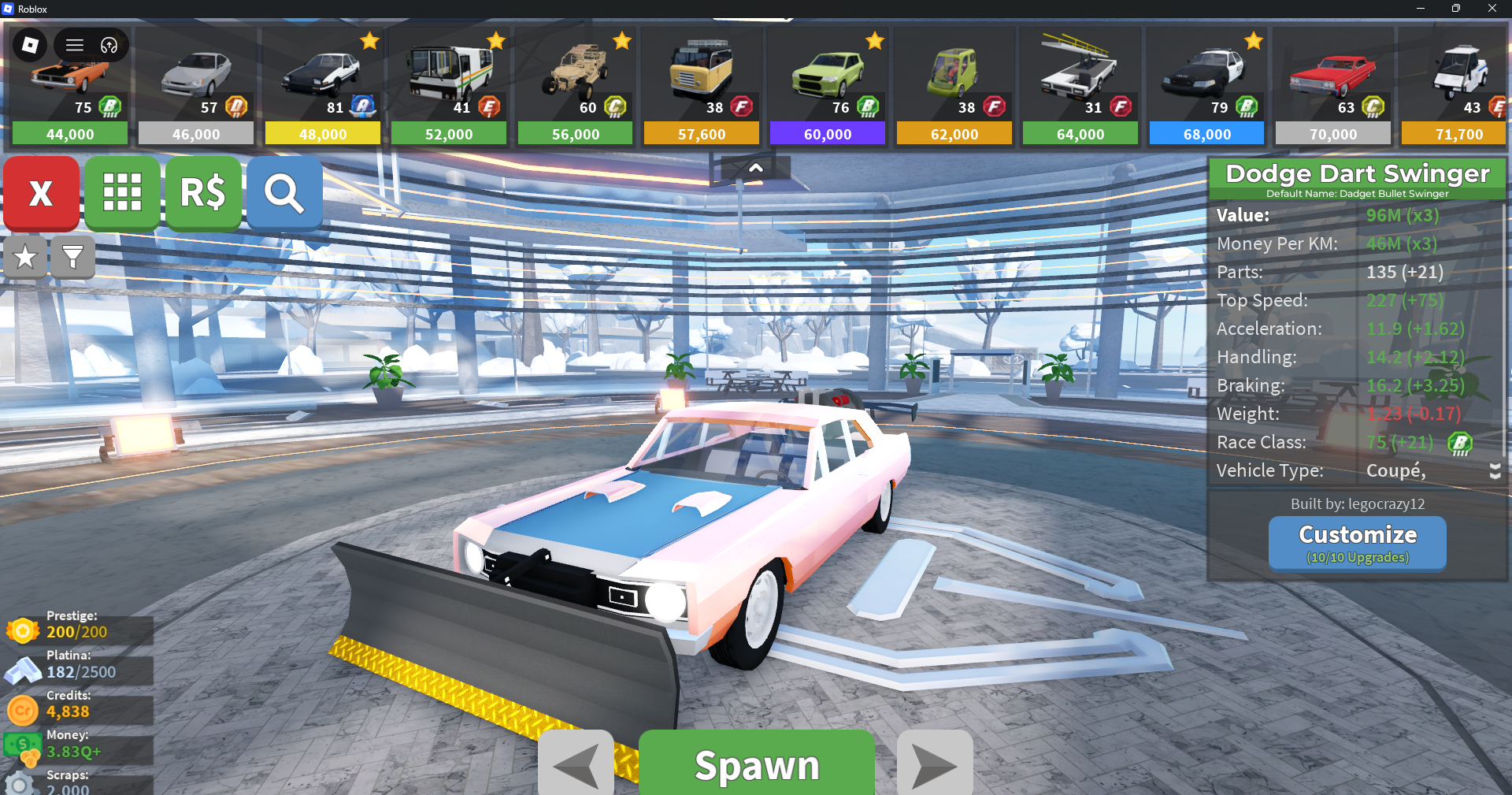Select the silver car priced 46,000
The width and height of the screenshot is (1512, 795).
tap(196, 87)
